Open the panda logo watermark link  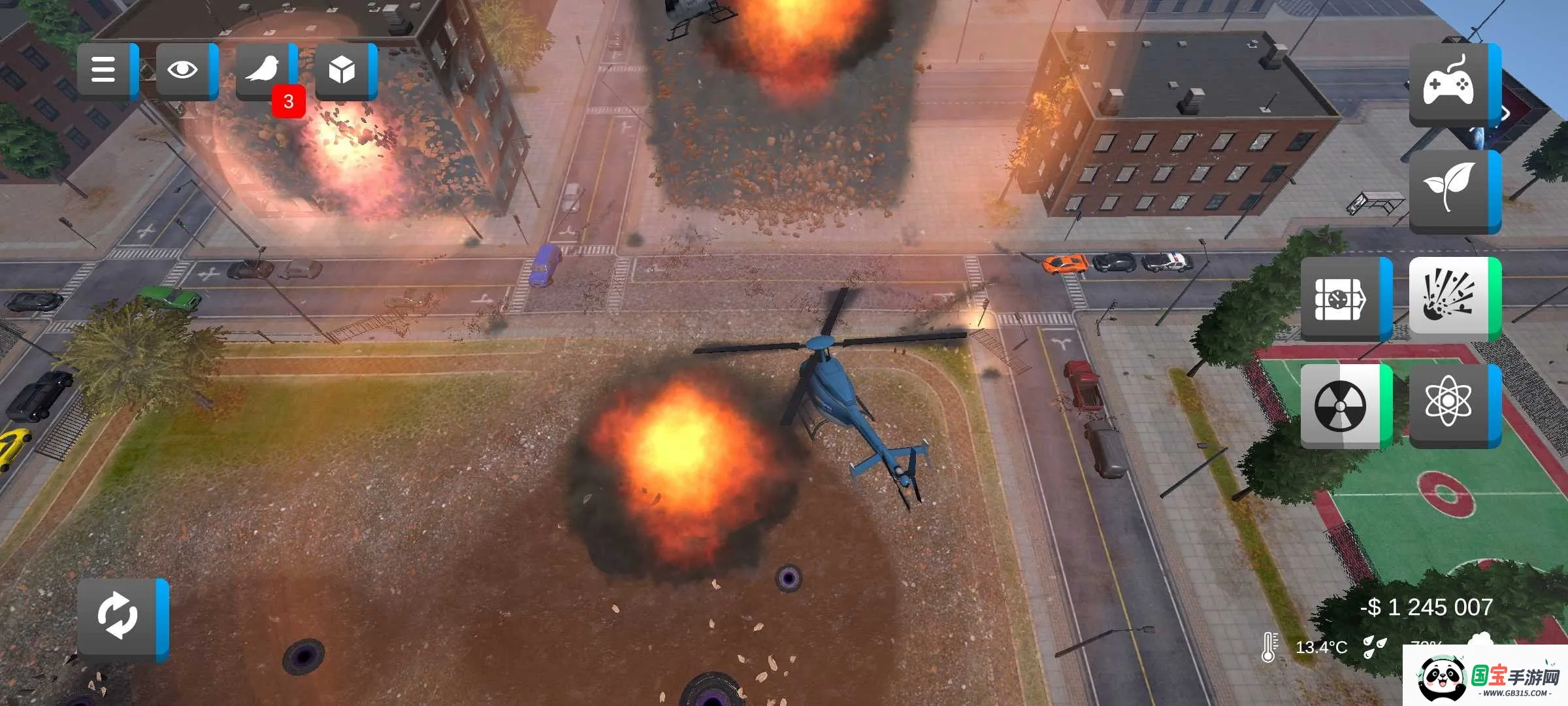1484,677
